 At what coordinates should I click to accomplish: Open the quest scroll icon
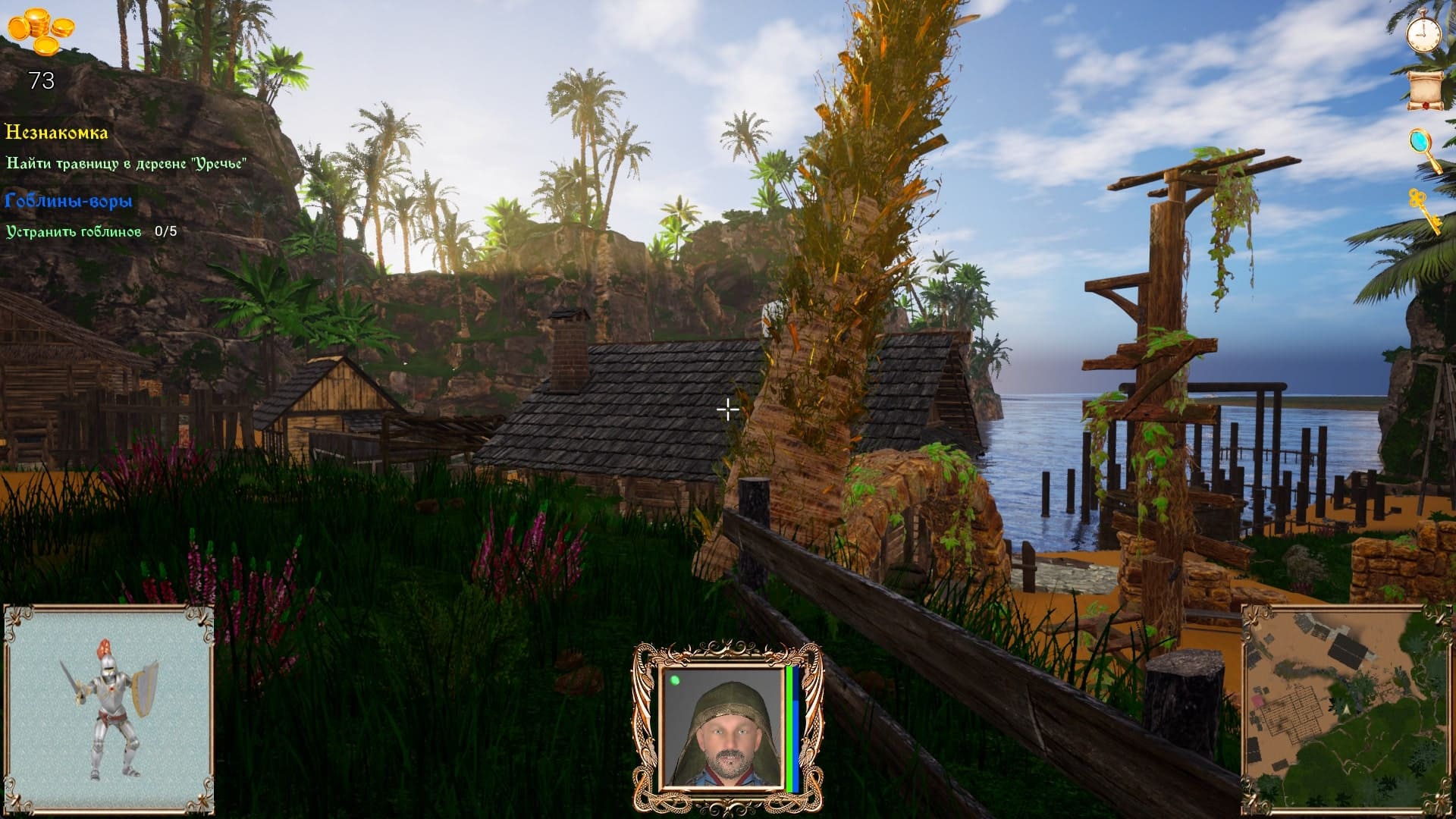(x=1423, y=90)
